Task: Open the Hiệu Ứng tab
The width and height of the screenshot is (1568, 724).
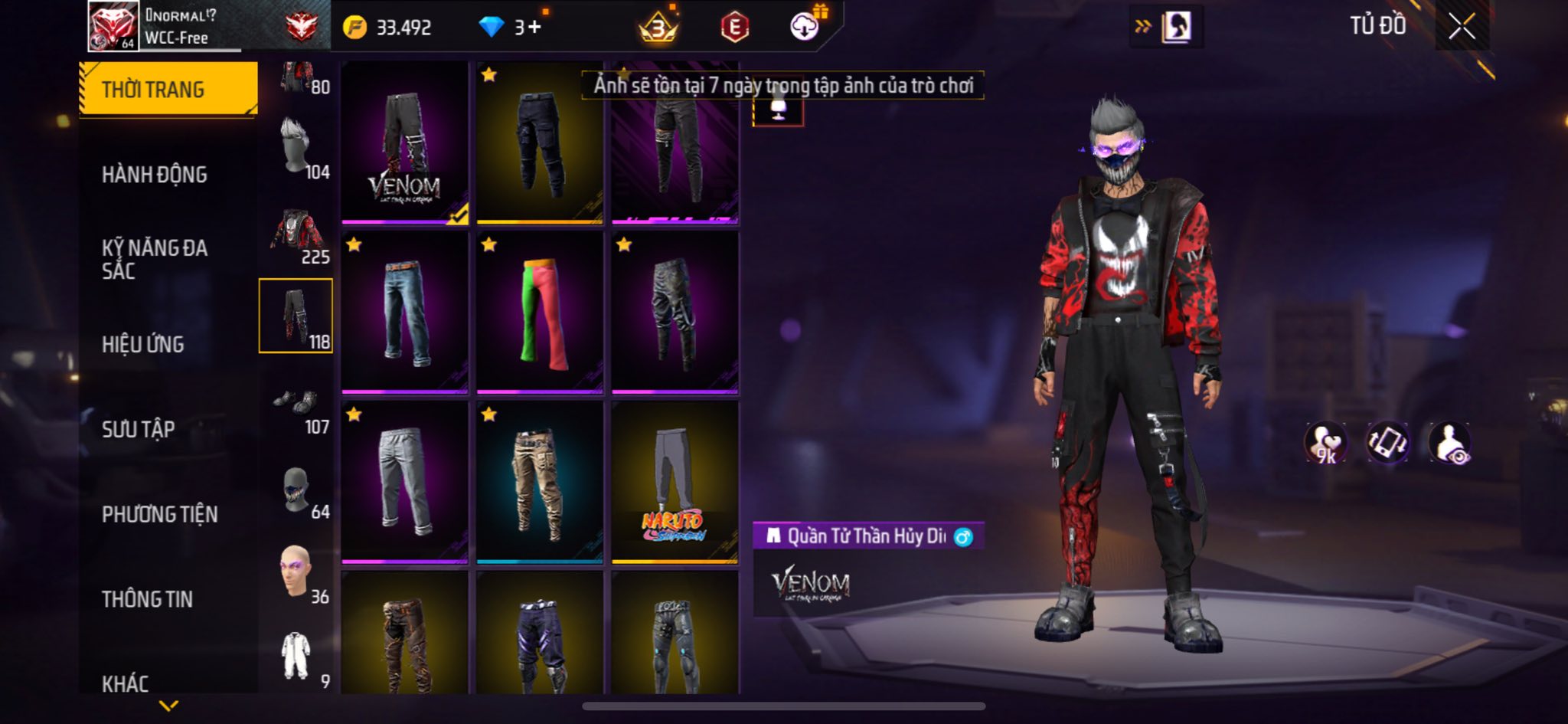Action: 143,345
